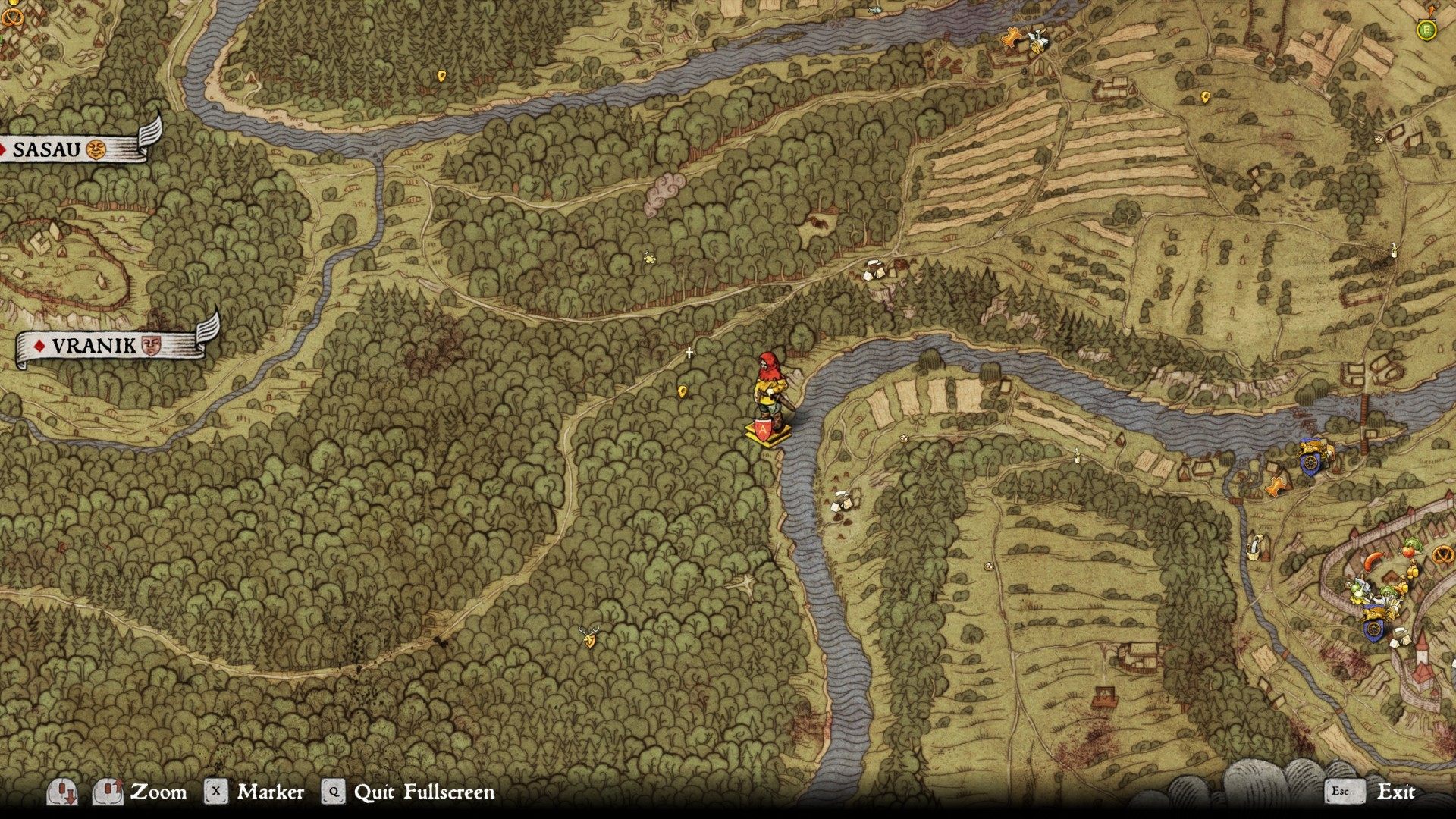Select the church cross marker near the player
The image size is (1456, 819).
coord(688,351)
